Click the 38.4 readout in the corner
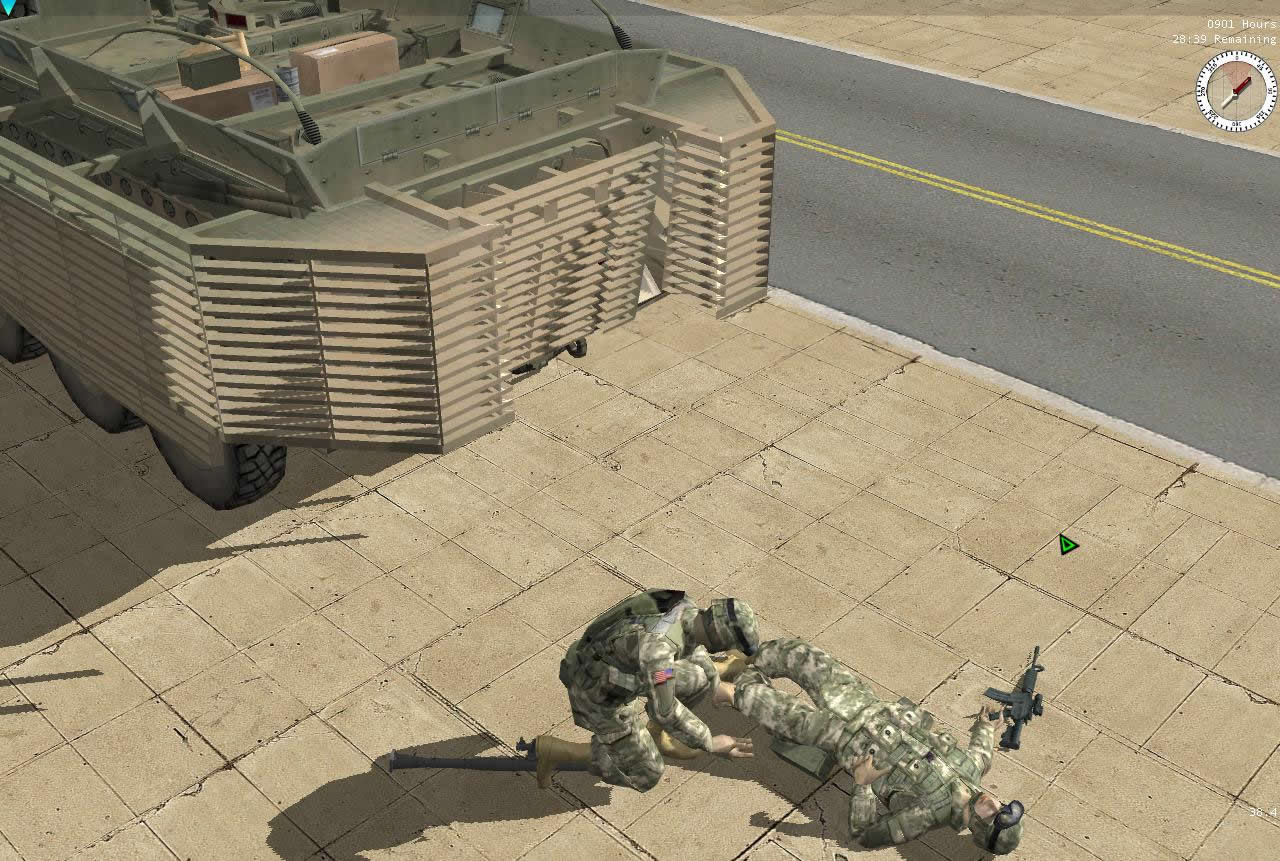Image resolution: width=1280 pixels, height=861 pixels. [1263, 812]
